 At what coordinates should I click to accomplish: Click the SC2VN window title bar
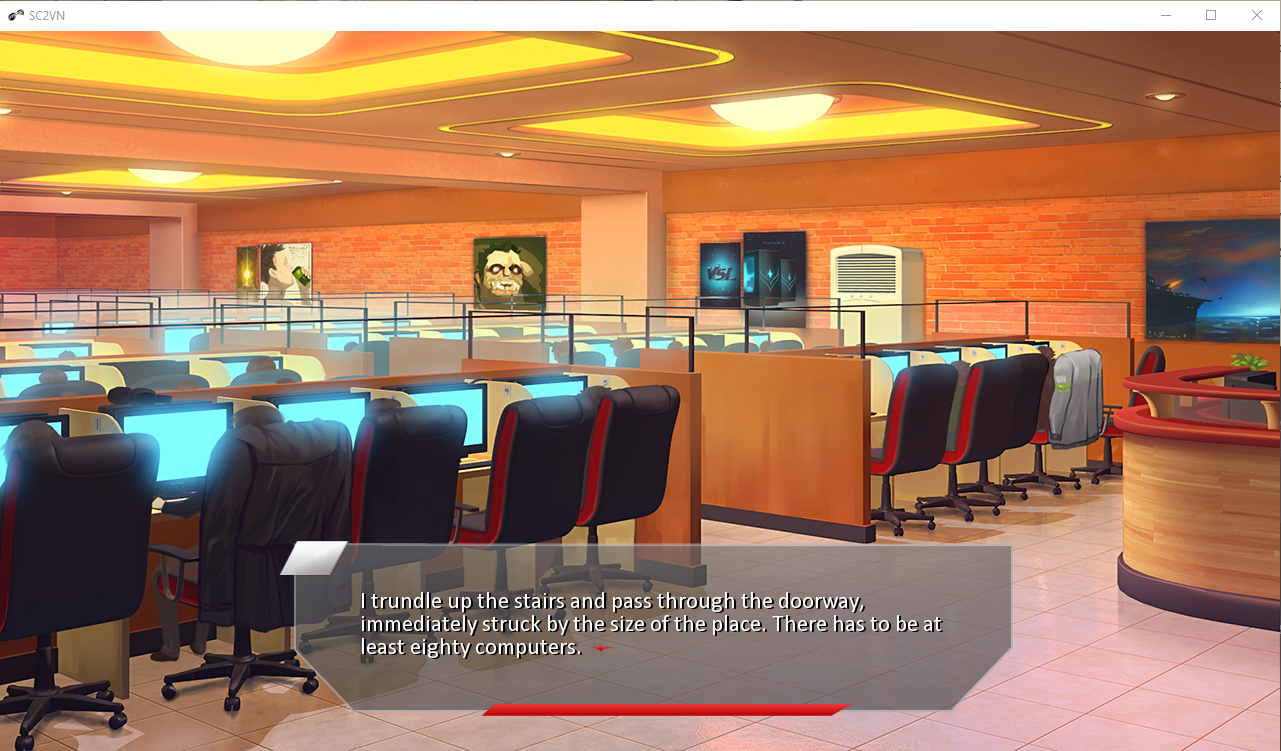[600, 15]
